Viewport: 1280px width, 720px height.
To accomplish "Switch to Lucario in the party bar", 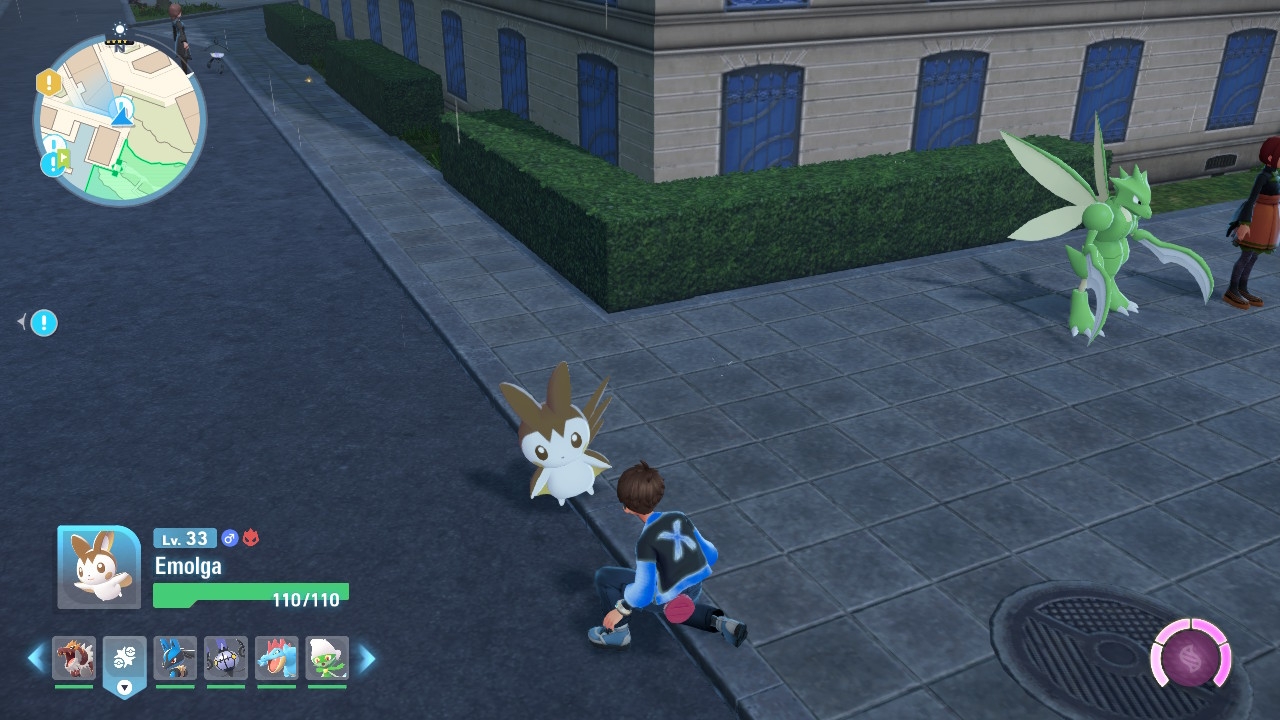I will coord(175,659).
